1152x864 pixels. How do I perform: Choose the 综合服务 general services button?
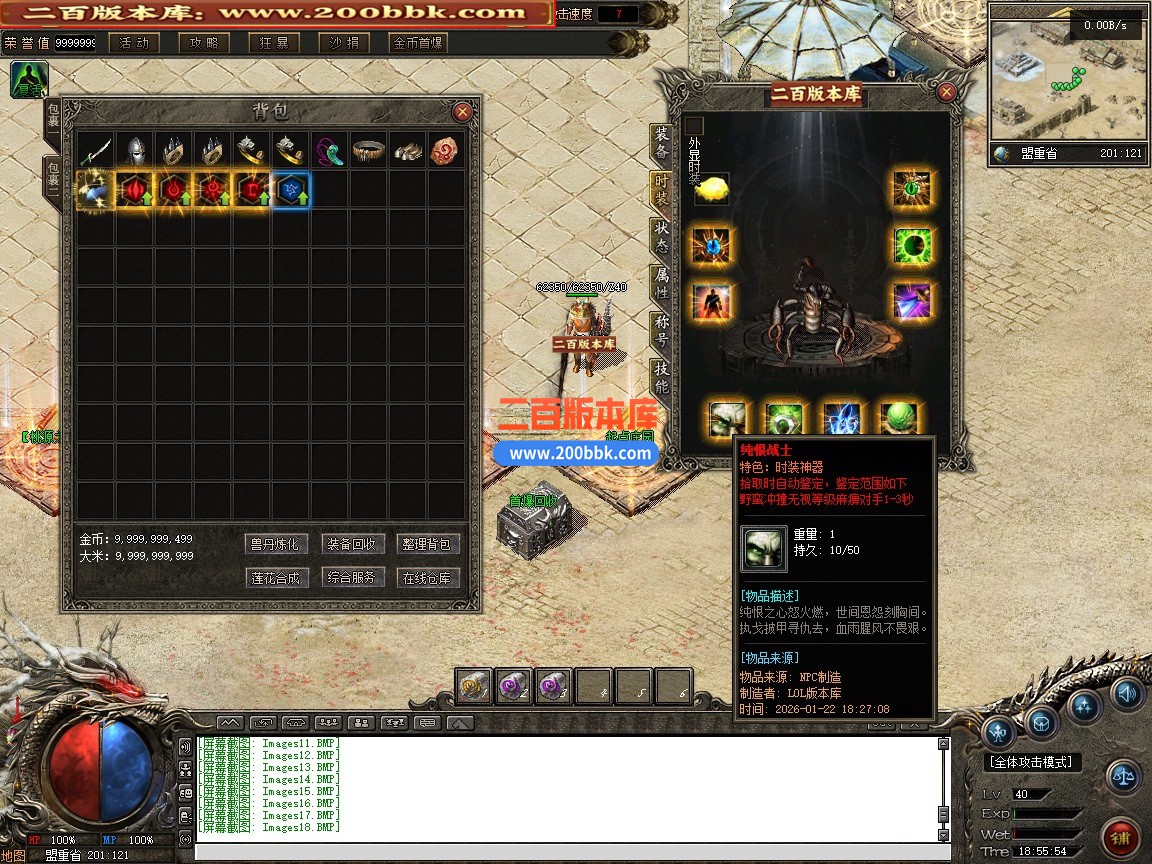(353, 578)
